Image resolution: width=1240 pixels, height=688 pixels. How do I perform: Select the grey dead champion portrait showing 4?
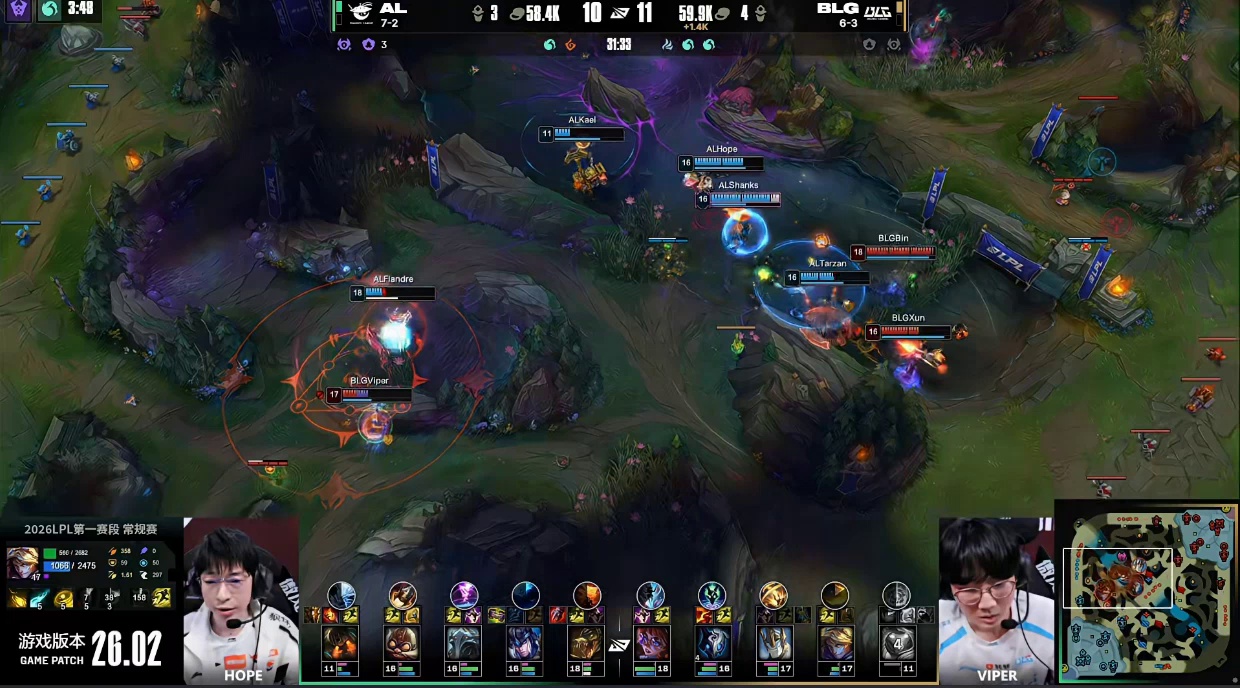(x=896, y=643)
